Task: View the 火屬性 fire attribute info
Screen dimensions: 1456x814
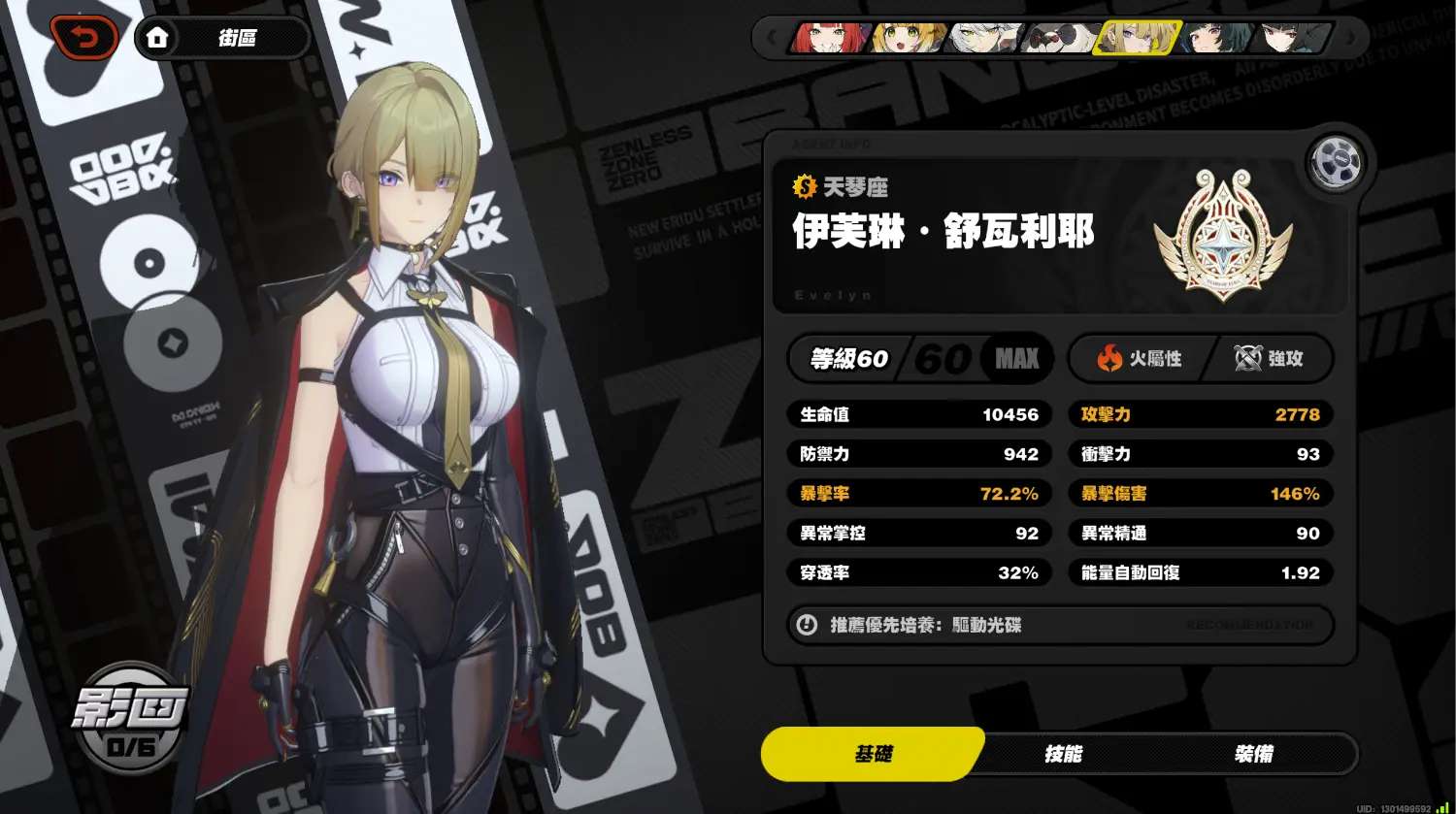Action: point(1139,359)
